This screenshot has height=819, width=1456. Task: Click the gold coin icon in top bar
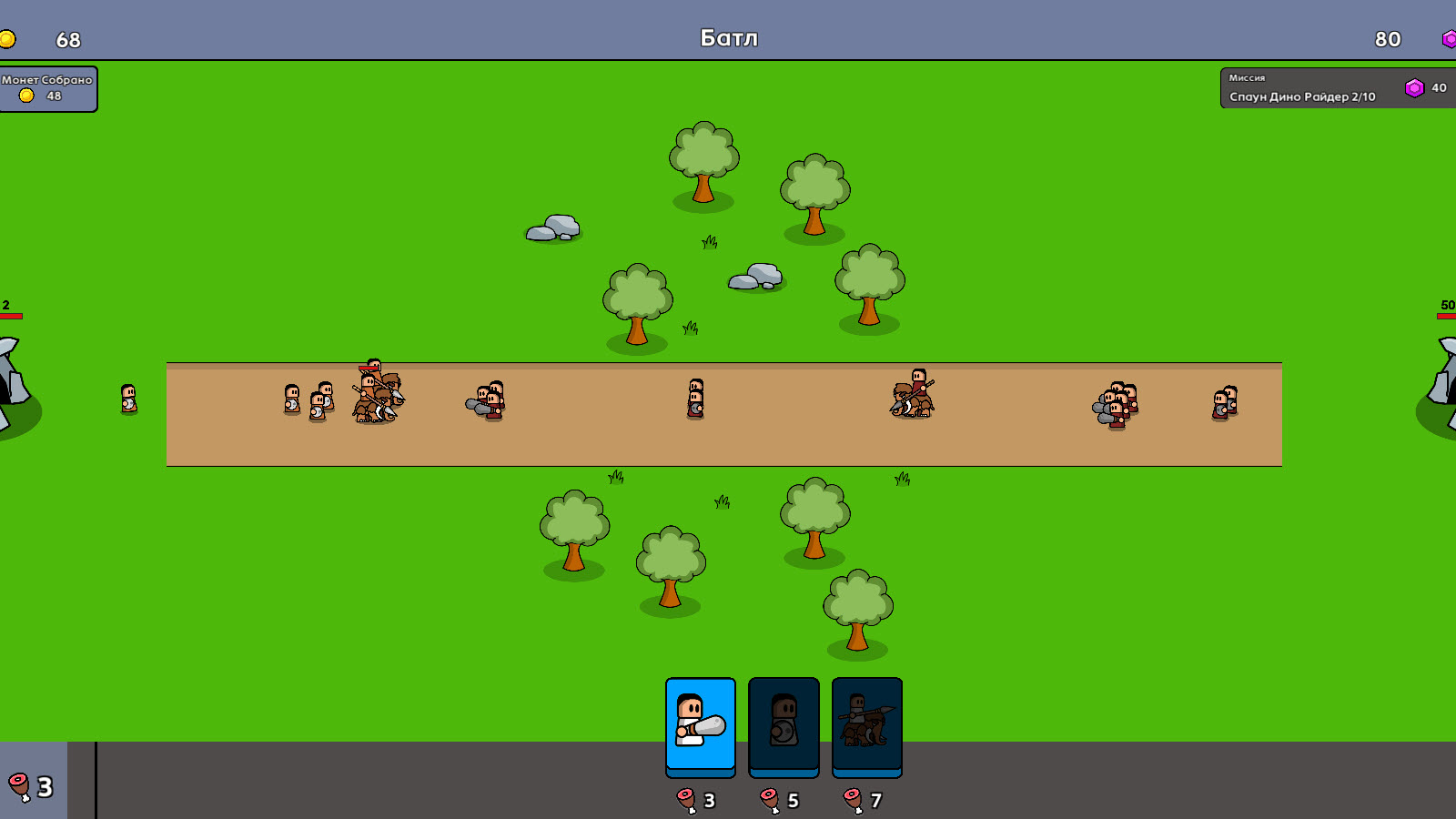click(x=12, y=39)
